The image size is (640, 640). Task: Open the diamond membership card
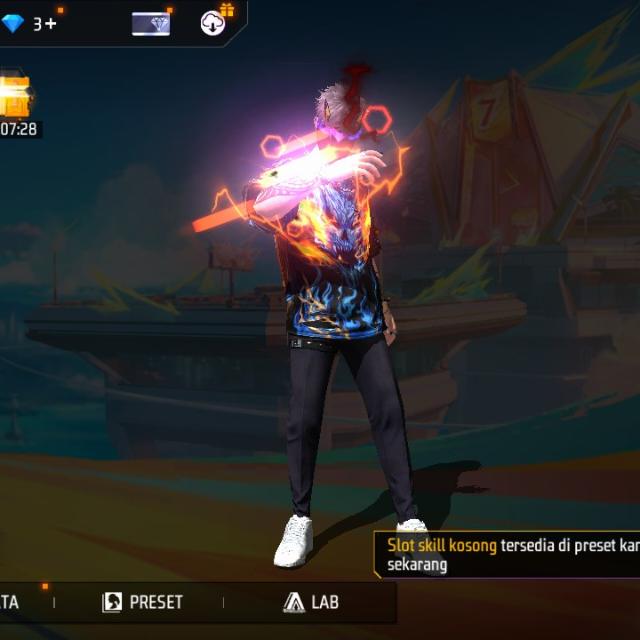pos(151,23)
